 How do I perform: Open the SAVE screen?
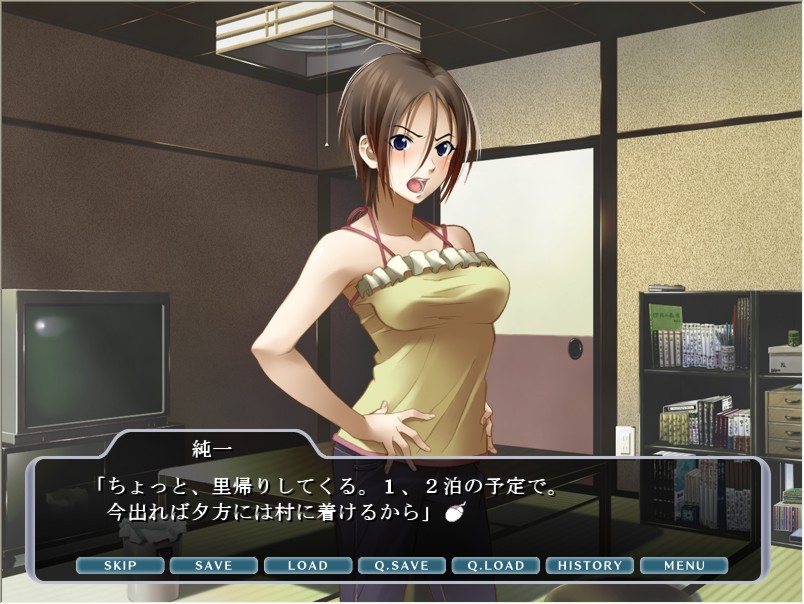[213, 565]
